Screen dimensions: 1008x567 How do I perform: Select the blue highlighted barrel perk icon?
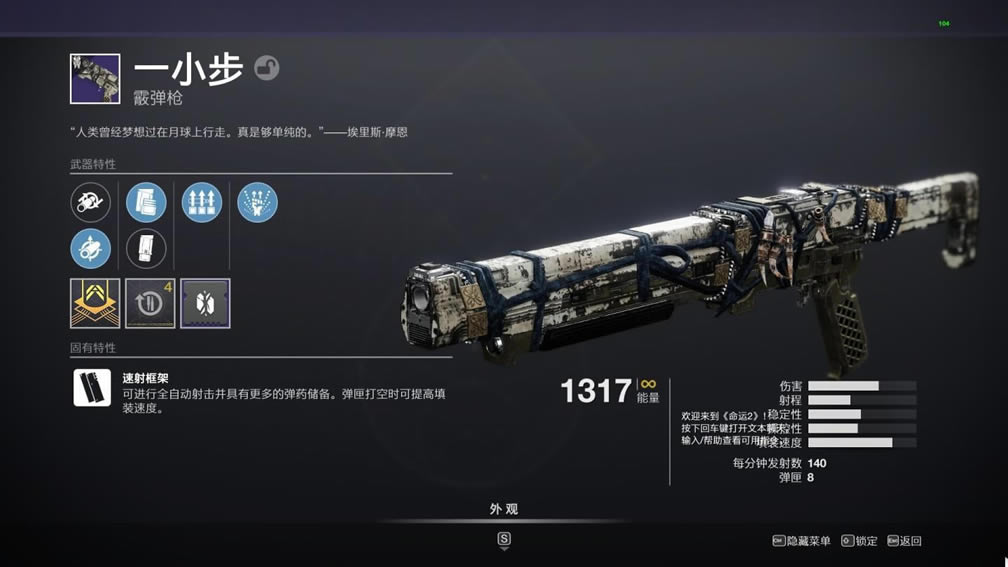click(x=91, y=249)
